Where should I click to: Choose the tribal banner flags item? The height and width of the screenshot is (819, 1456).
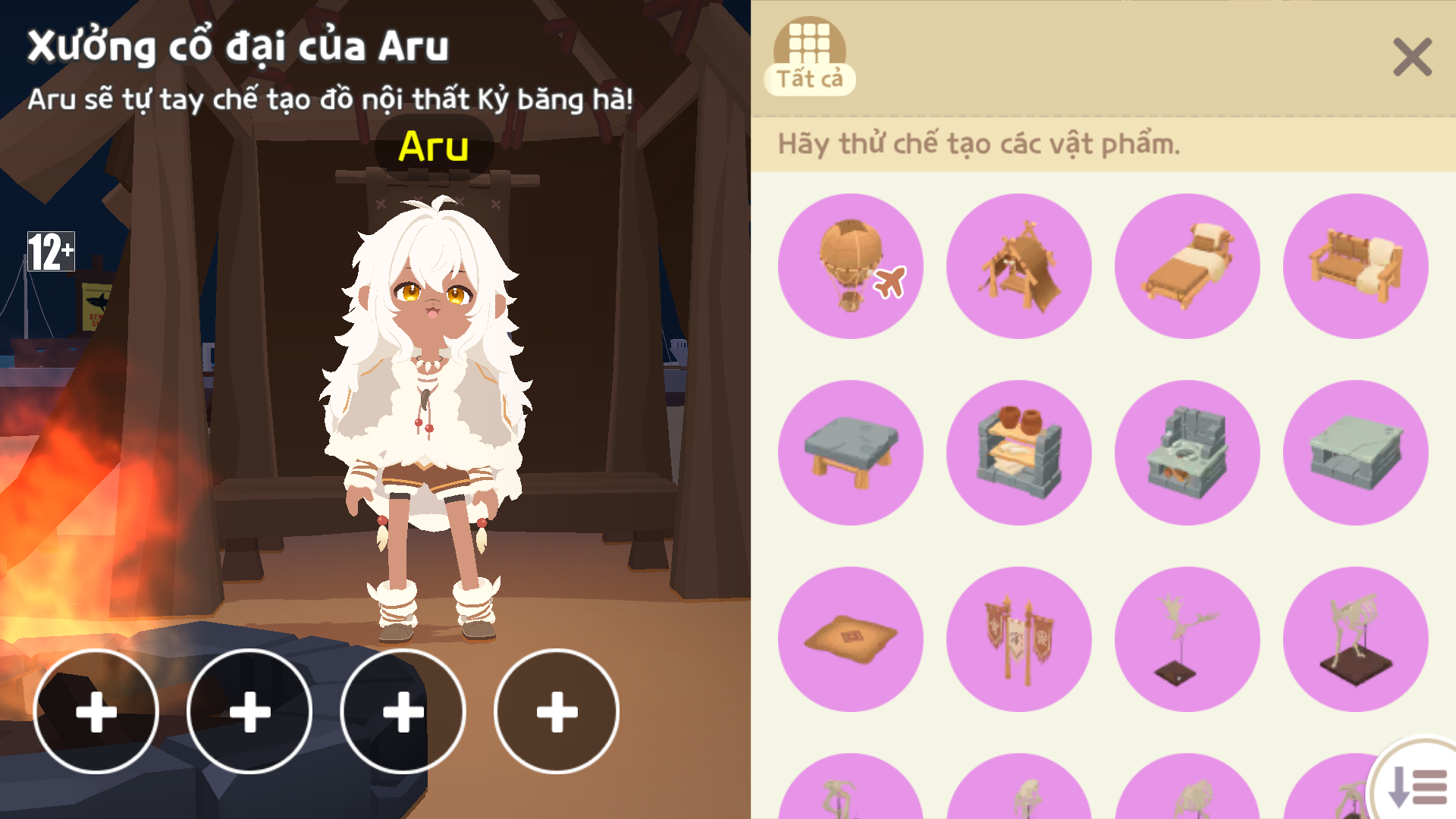click(x=1019, y=639)
